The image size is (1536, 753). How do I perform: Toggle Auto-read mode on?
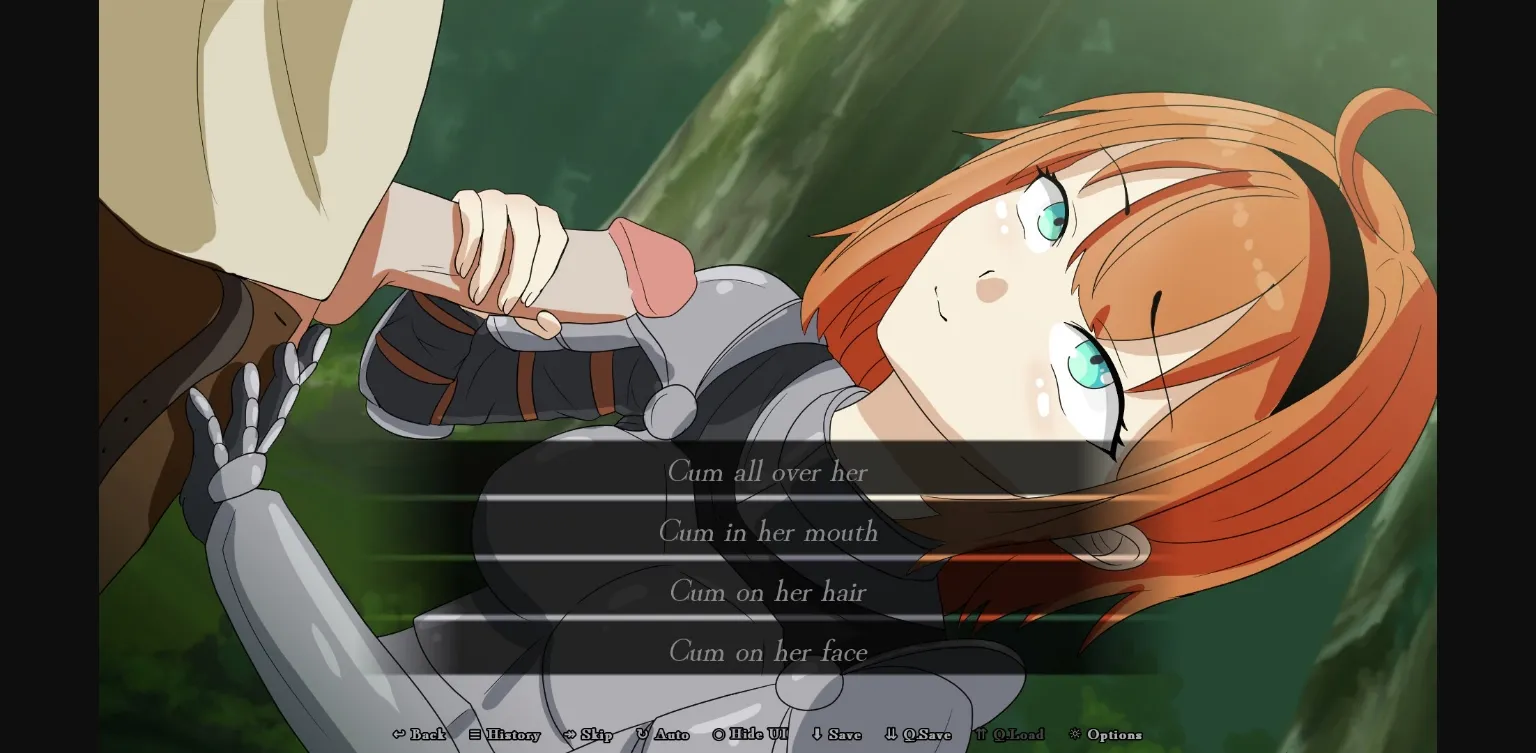click(x=663, y=734)
